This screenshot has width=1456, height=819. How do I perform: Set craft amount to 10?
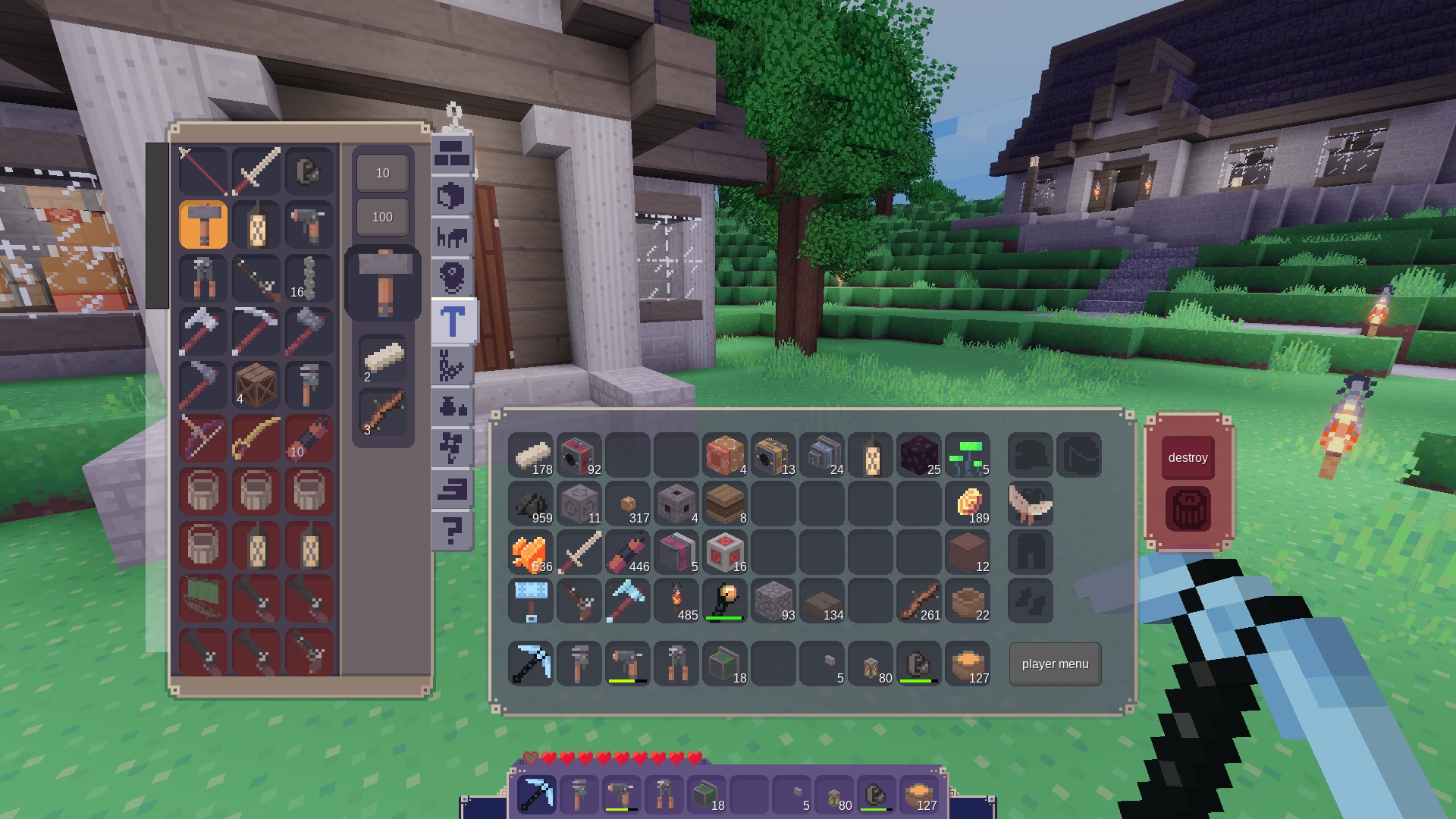point(382,174)
